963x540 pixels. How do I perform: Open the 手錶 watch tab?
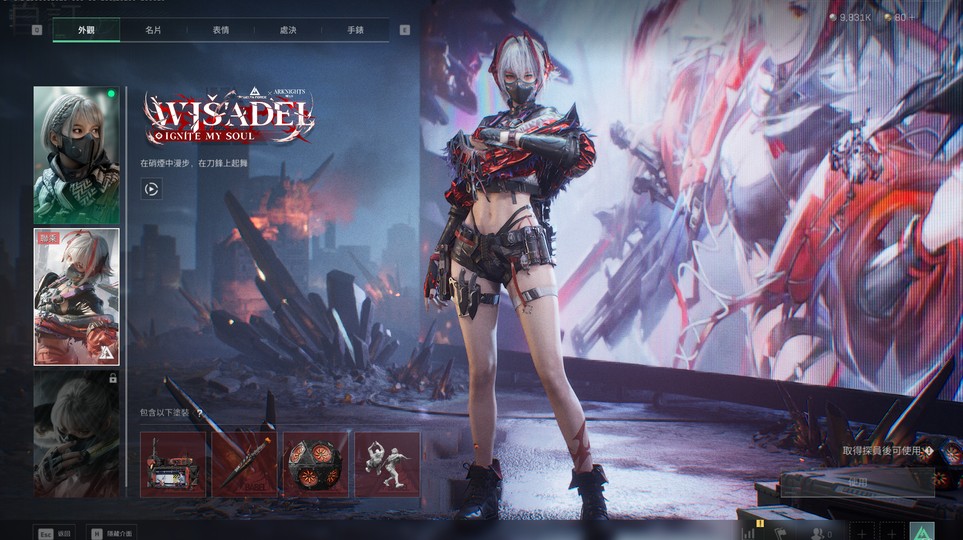355,30
